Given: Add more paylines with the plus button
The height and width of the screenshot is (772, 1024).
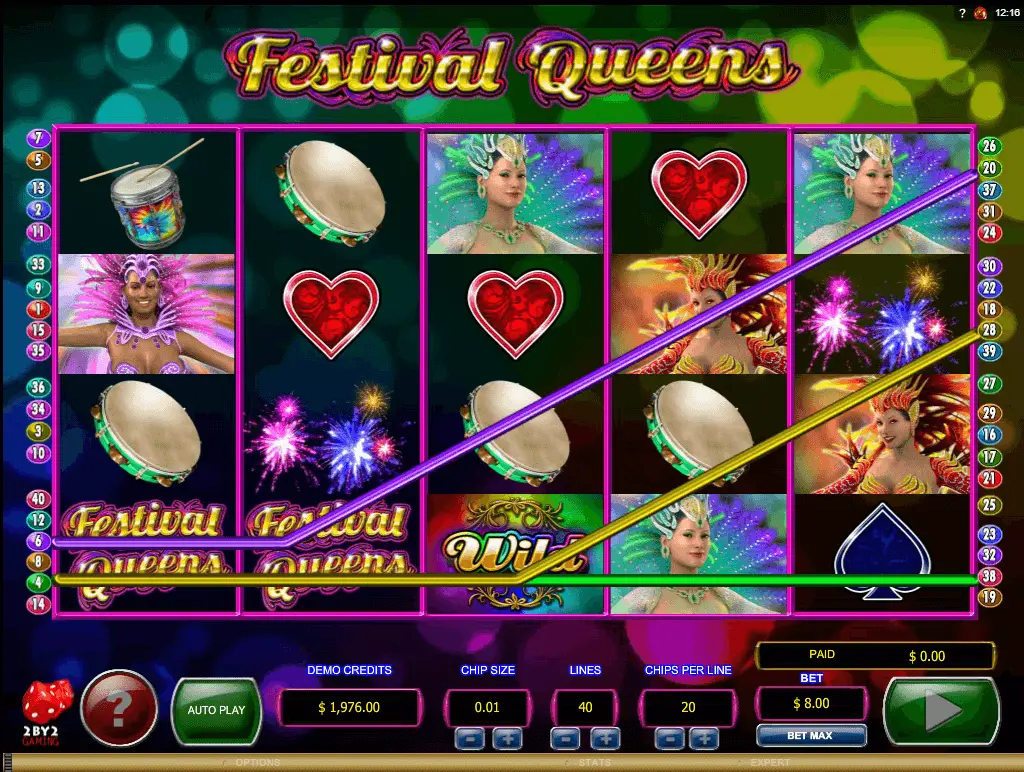Looking at the screenshot, I should pyautogui.click(x=605, y=739).
